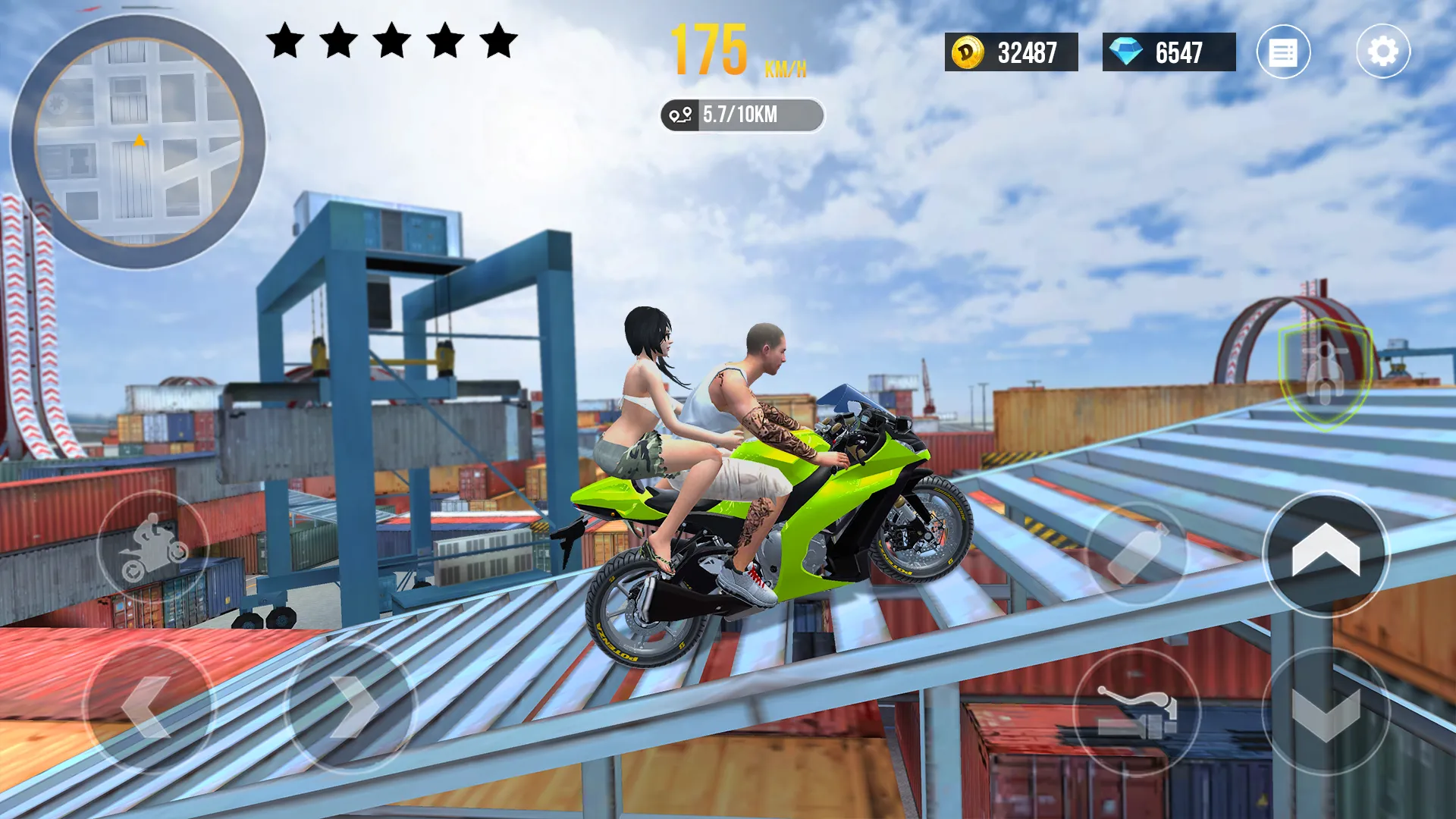Tap the blue diamond currency icon

(x=1127, y=52)
